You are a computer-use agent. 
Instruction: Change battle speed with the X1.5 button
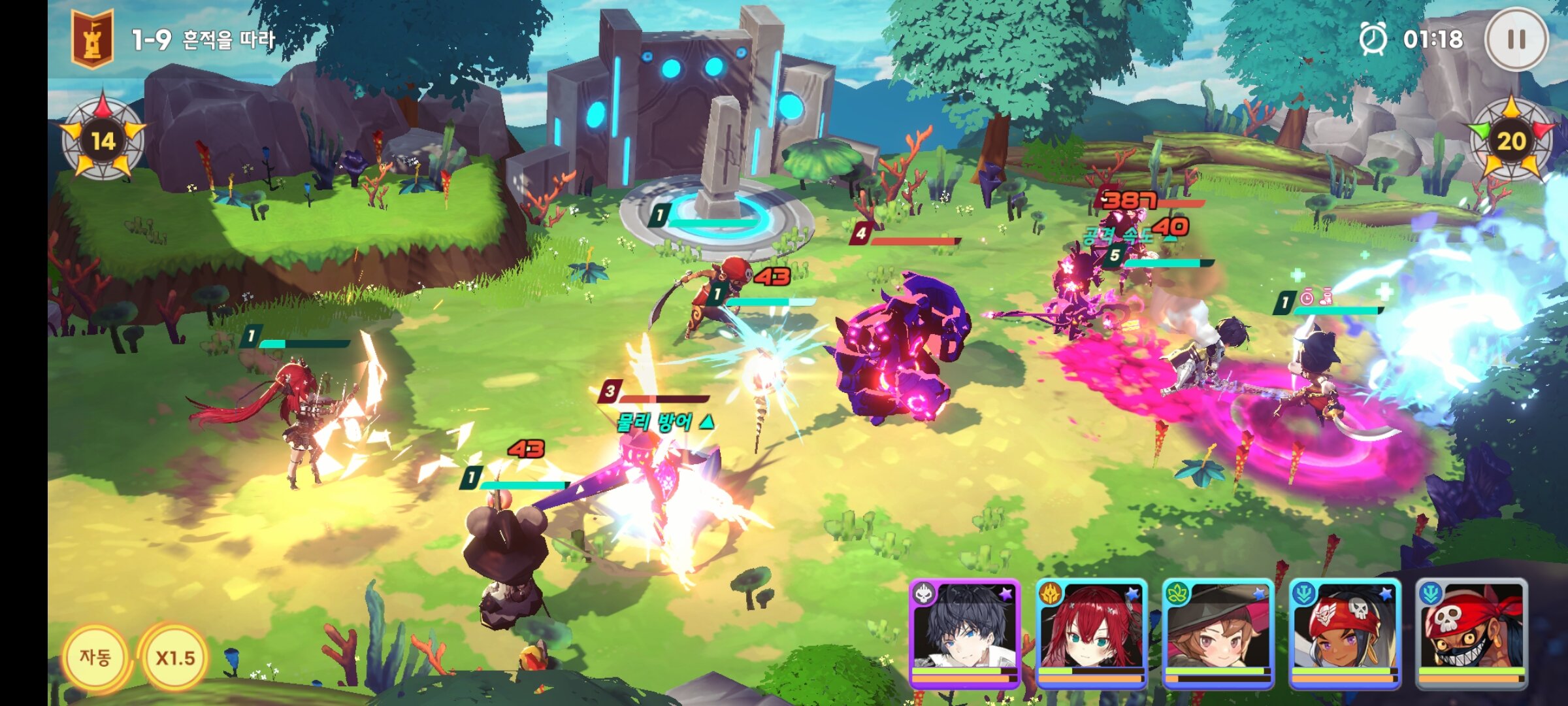(175, 658)
